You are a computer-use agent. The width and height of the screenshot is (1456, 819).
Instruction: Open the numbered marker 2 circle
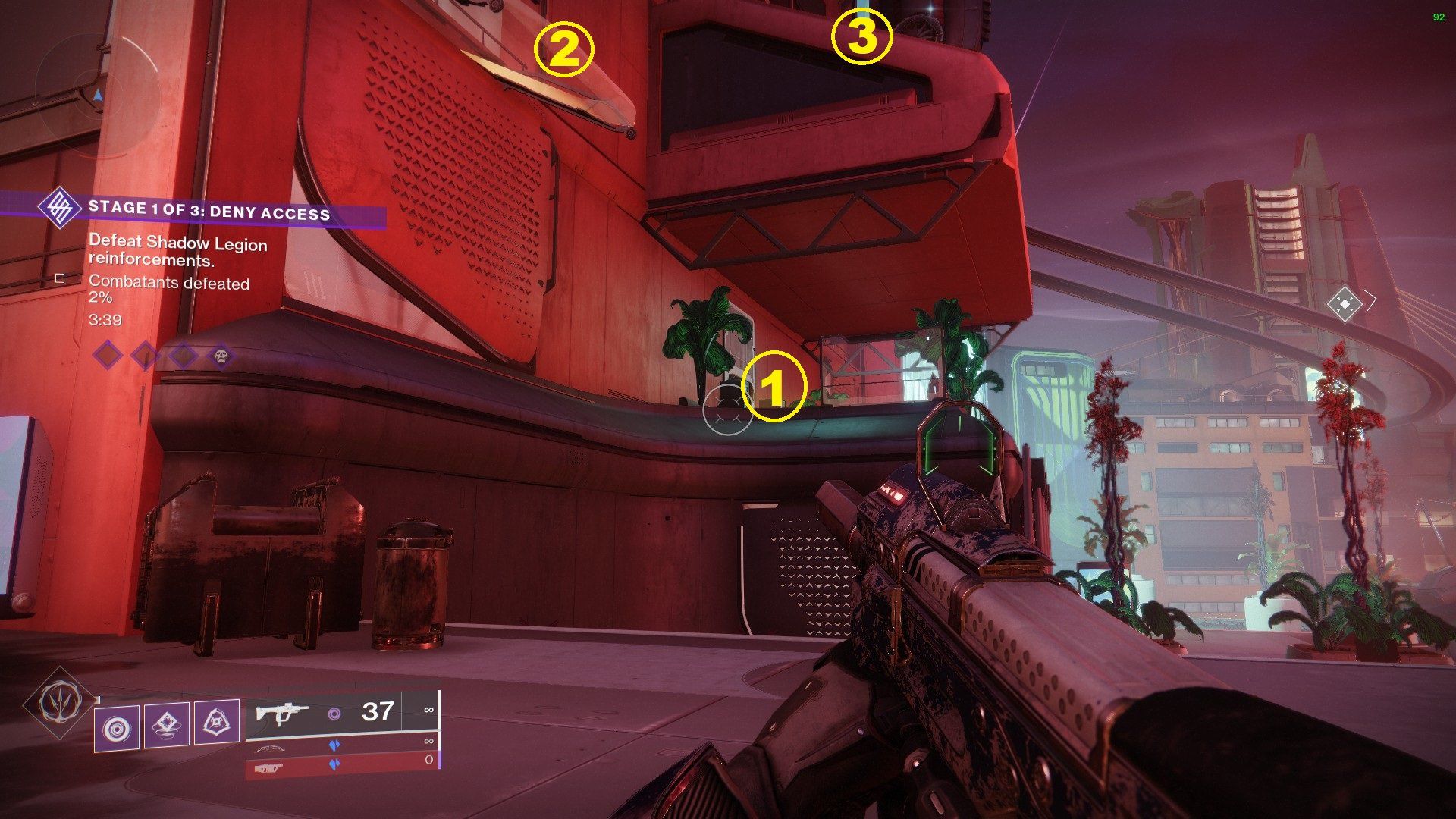click(x=565, y=50)
